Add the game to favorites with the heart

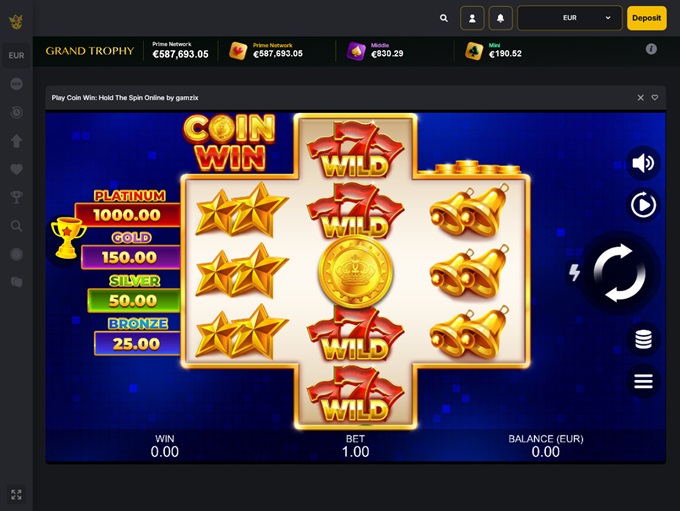pos(655,98)
